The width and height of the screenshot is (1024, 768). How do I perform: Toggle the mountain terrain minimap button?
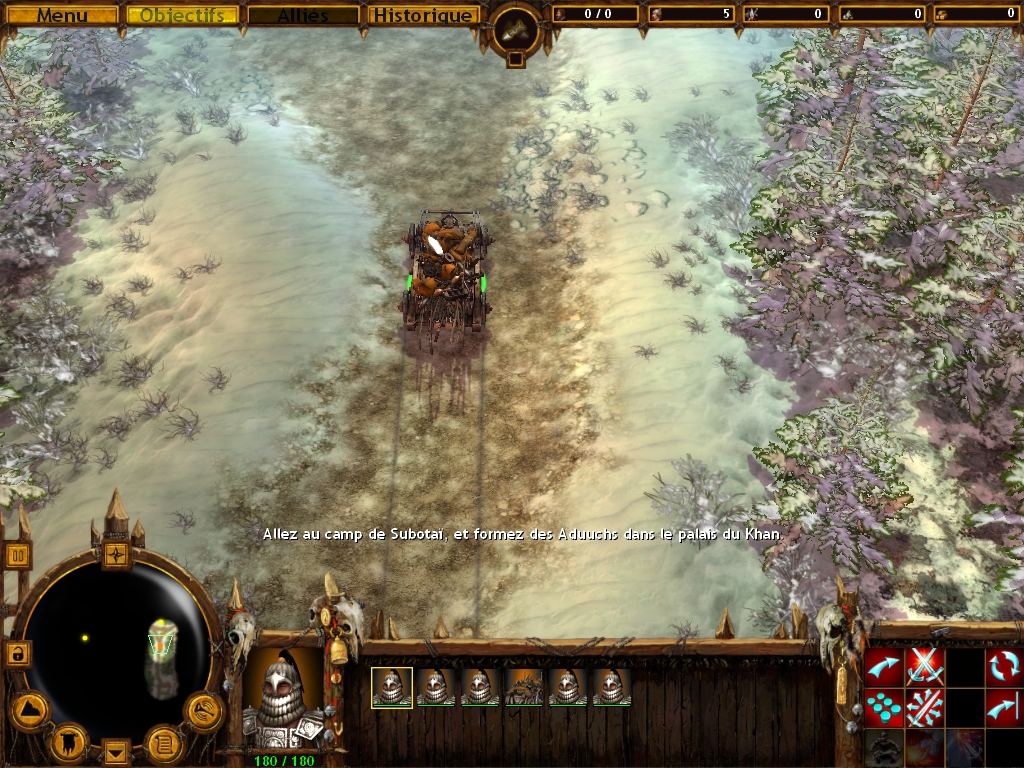click(x=30, y=711)
